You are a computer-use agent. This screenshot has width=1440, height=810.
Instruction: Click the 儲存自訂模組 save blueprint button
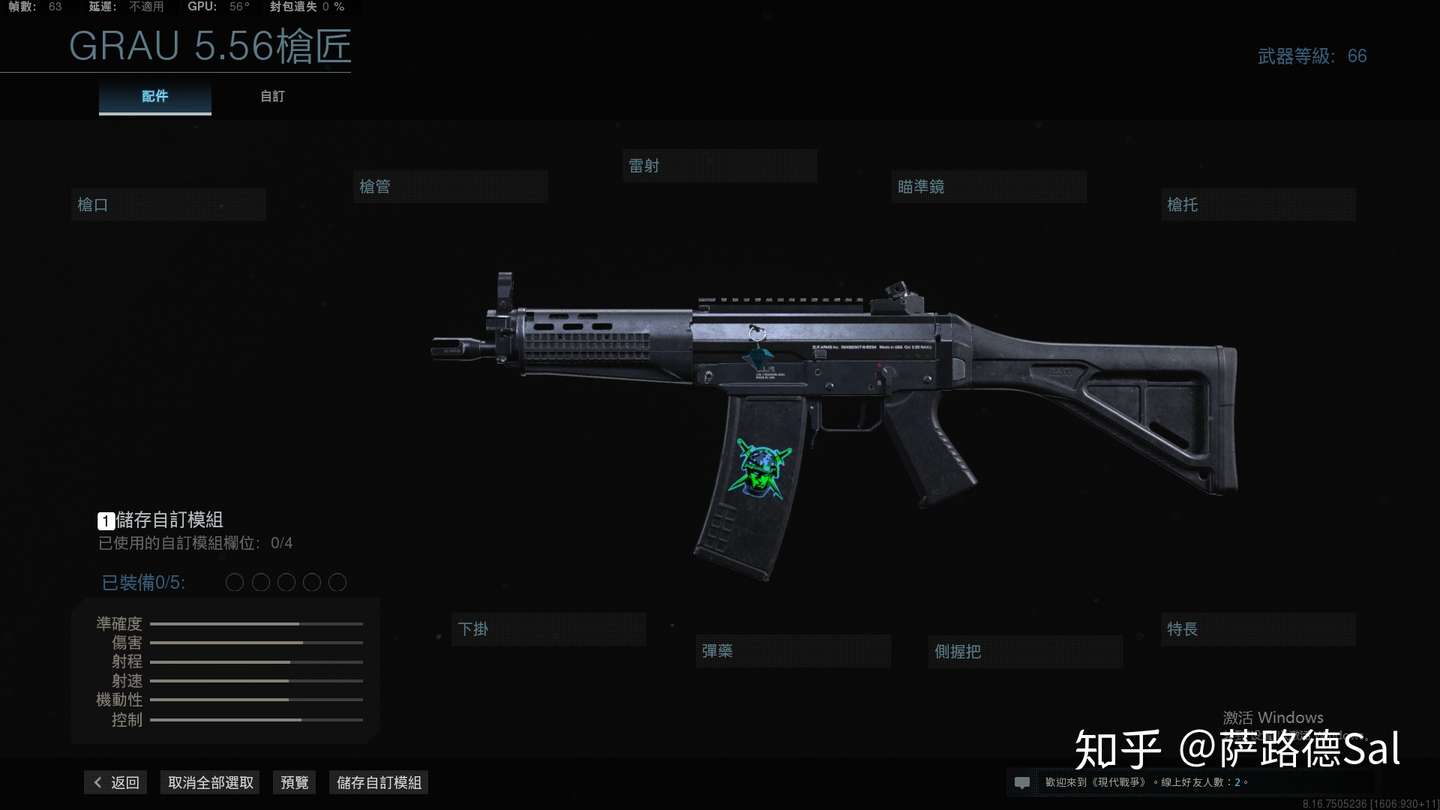(x=378, y=782)
